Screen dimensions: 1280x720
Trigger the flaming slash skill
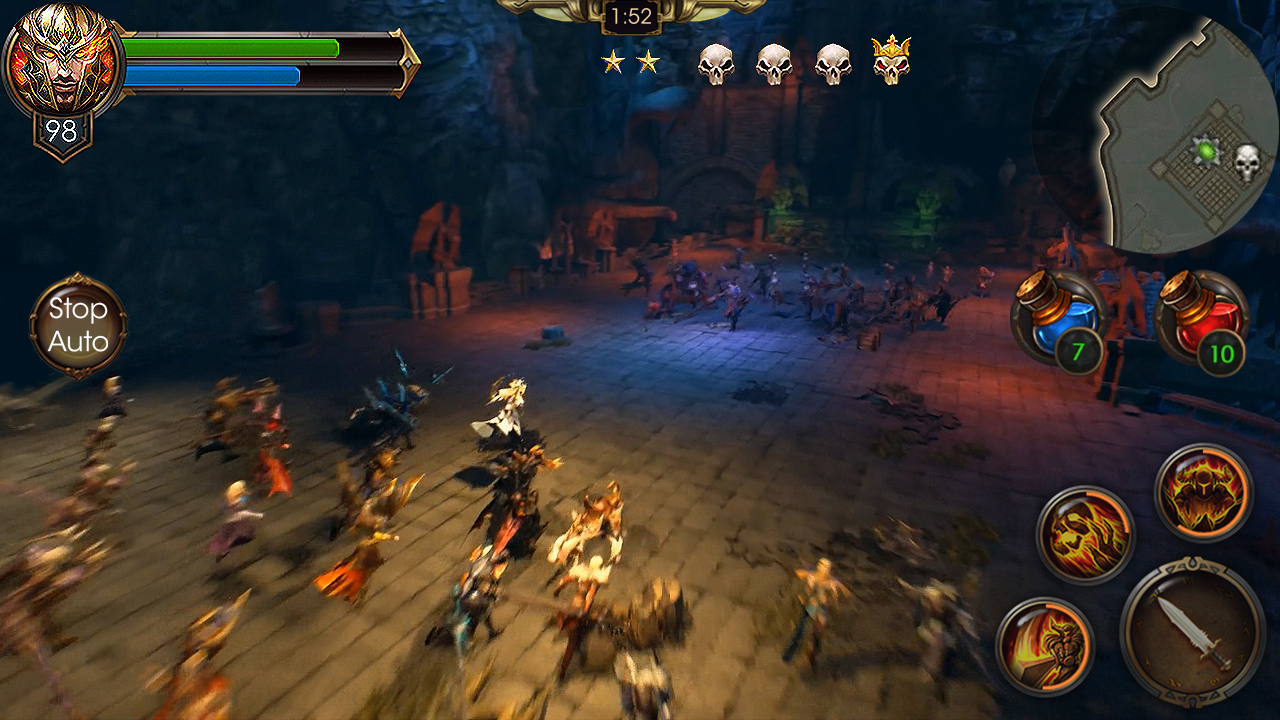coord(1045,645)
